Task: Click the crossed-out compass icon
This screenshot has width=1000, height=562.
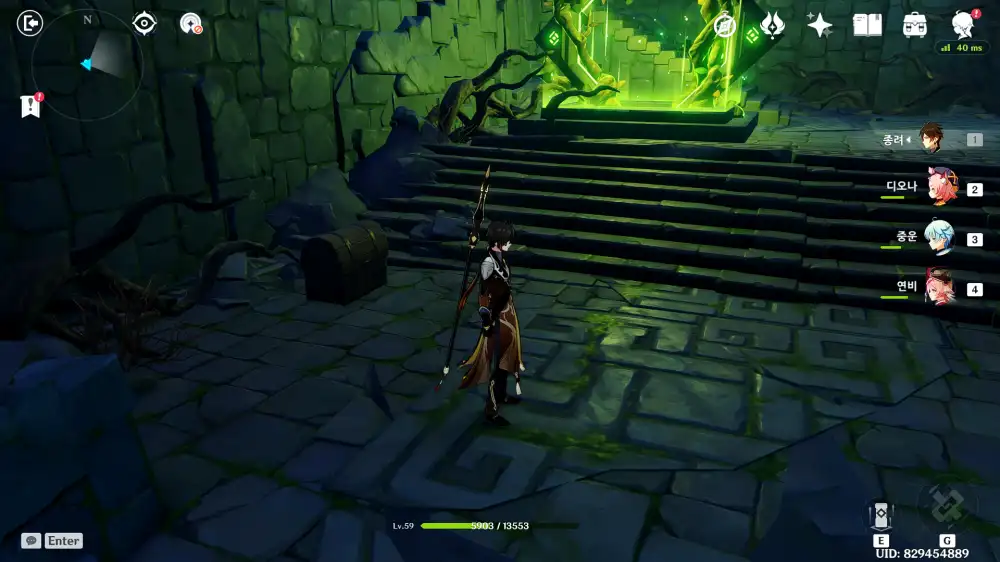Action: coord(724,26)
